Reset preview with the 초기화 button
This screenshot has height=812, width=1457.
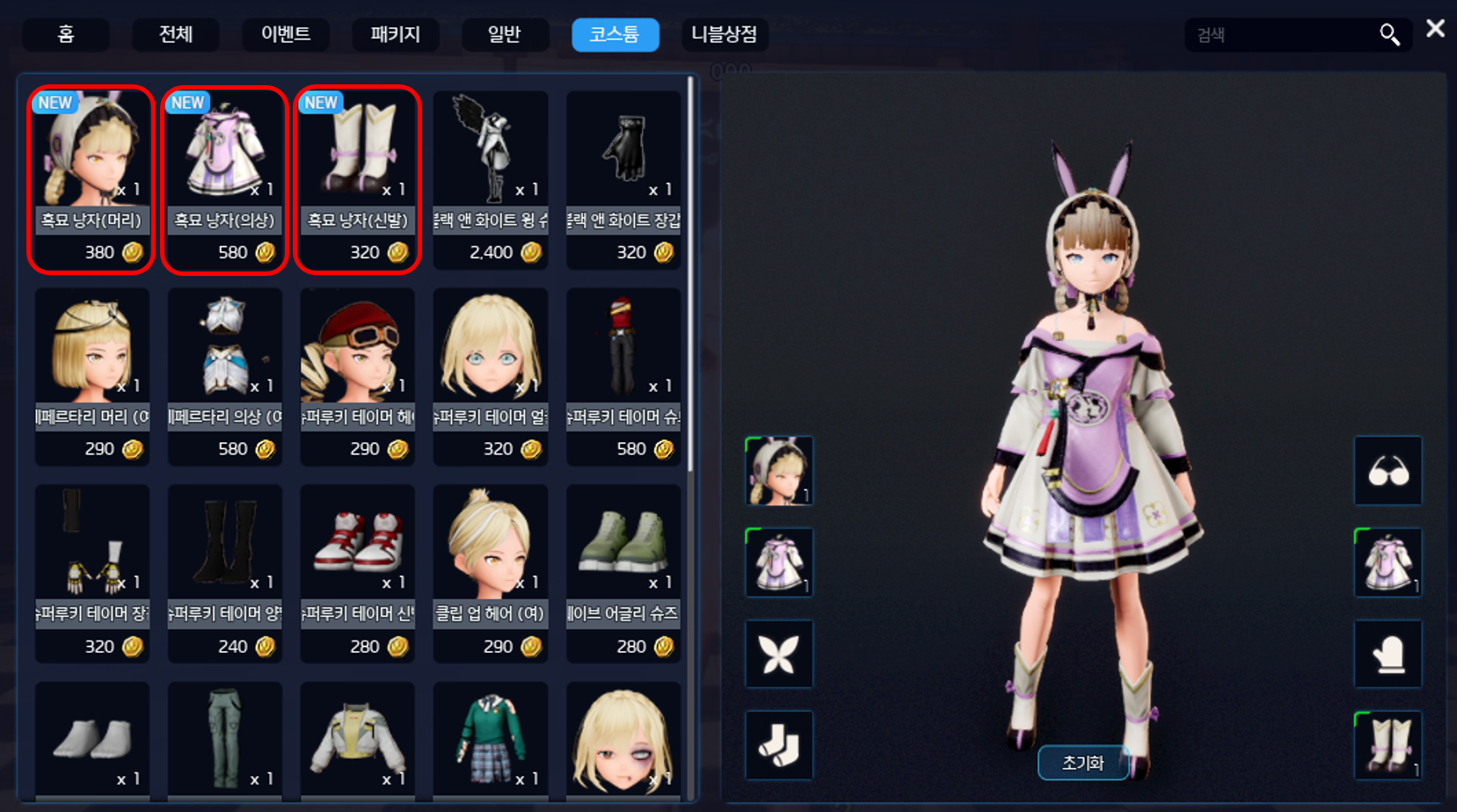tap(1082, 763)
